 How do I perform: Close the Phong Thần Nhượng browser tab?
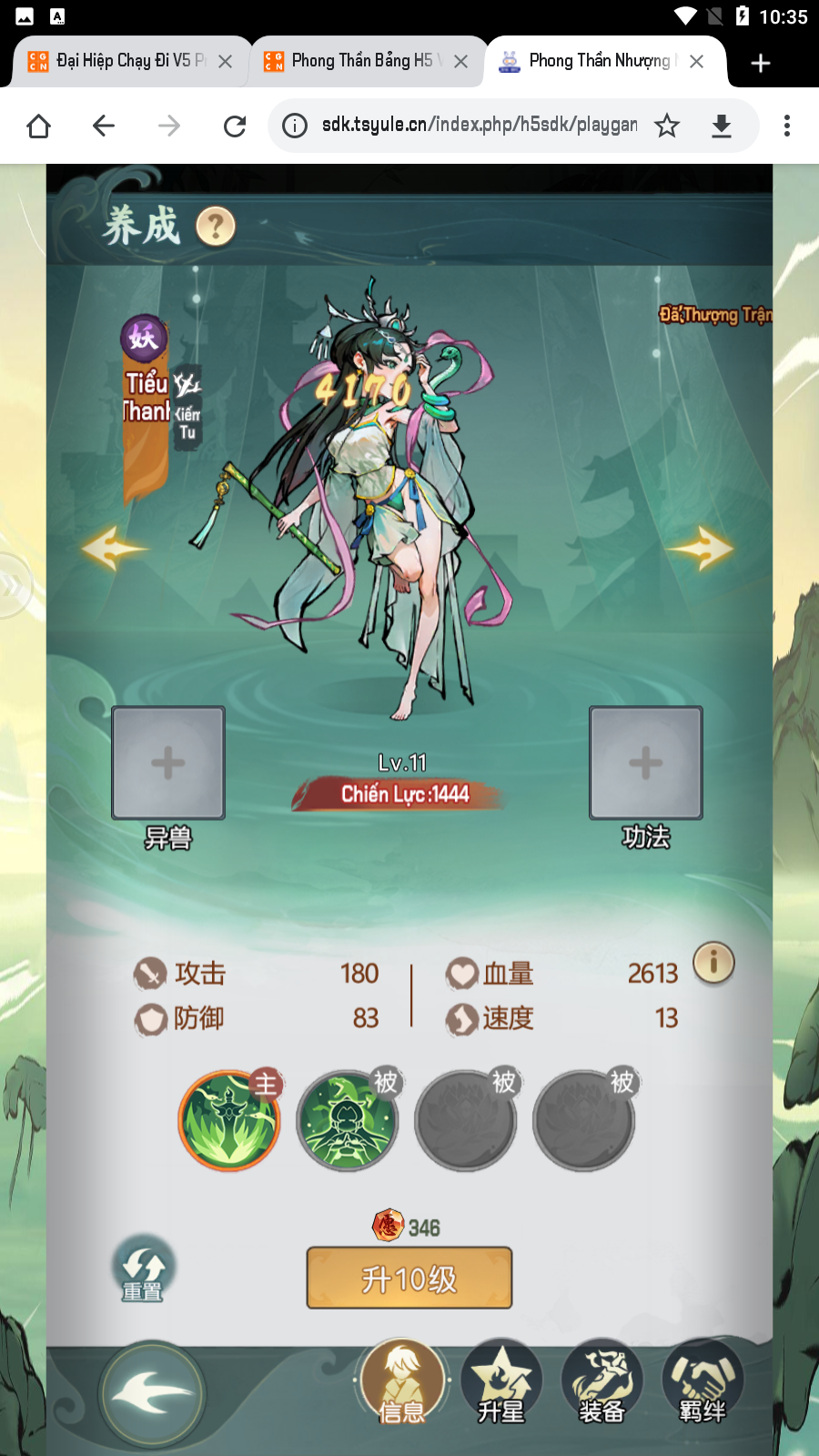(696, 62)
